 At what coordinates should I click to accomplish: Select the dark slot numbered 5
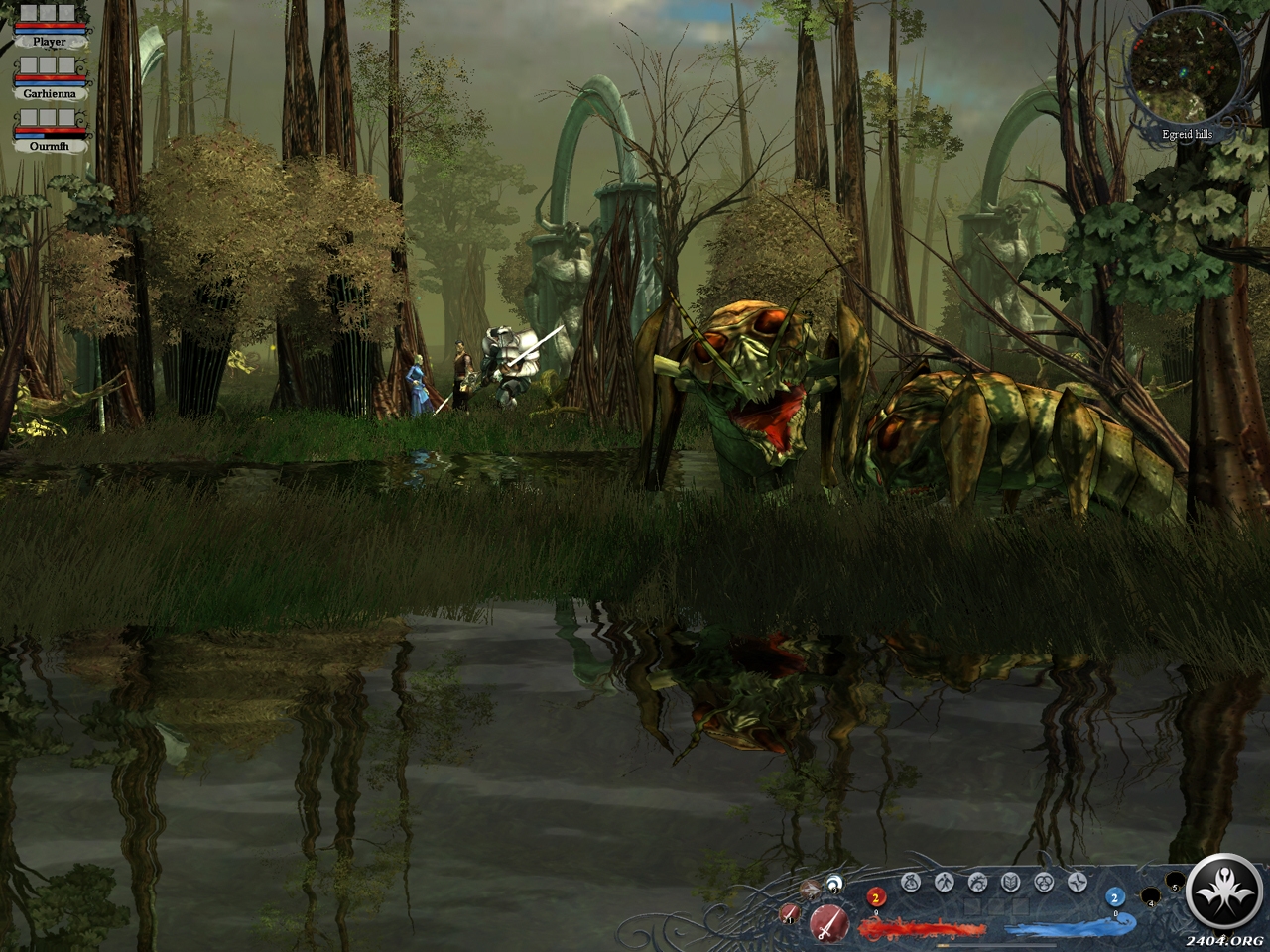(x=1174, y=882)
